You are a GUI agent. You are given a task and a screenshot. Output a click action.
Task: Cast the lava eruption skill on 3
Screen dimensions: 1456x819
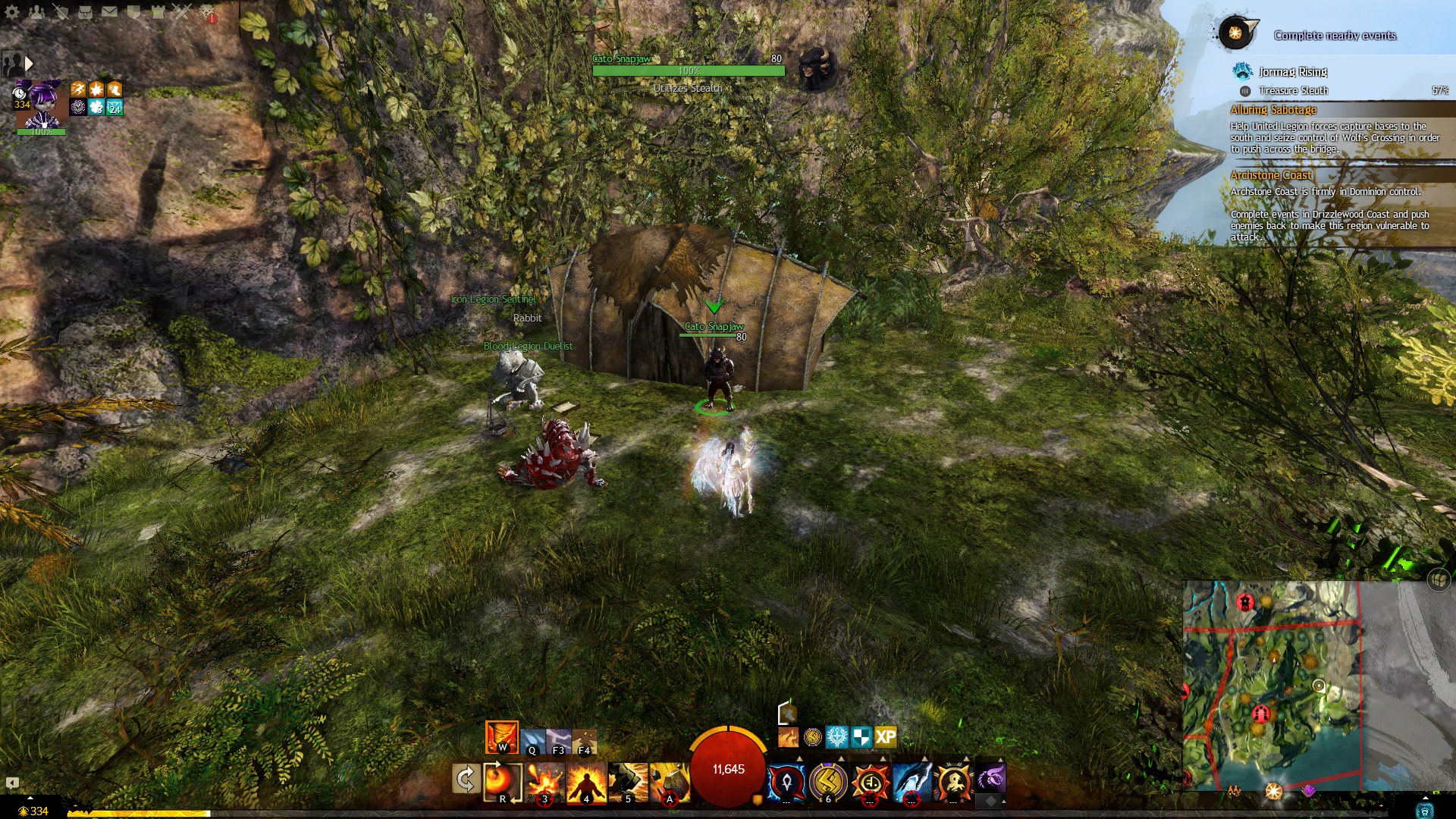tap(544, 781)
